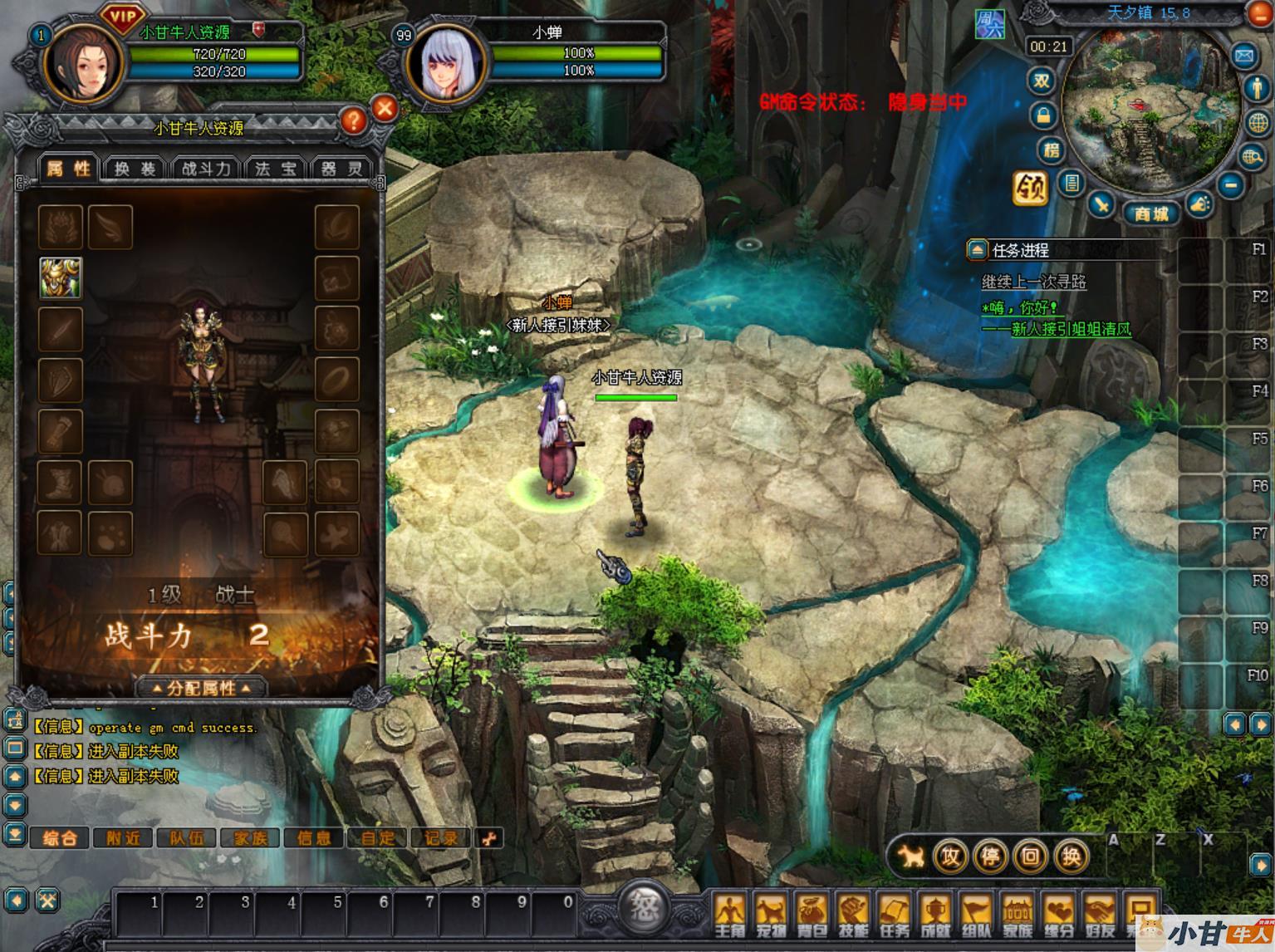
Task: Expand the 分配属性 attribute allocation
Action: (x=202, y=688)
